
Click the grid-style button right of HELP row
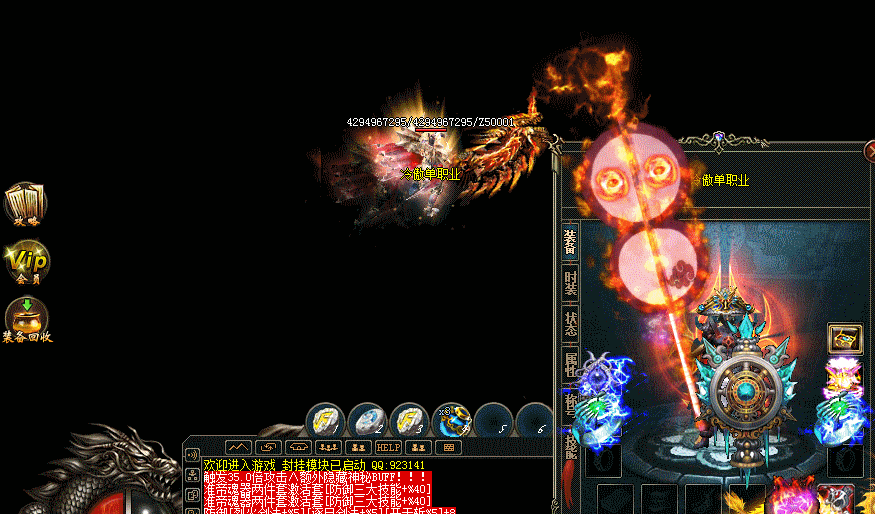[x=448, y=447]
